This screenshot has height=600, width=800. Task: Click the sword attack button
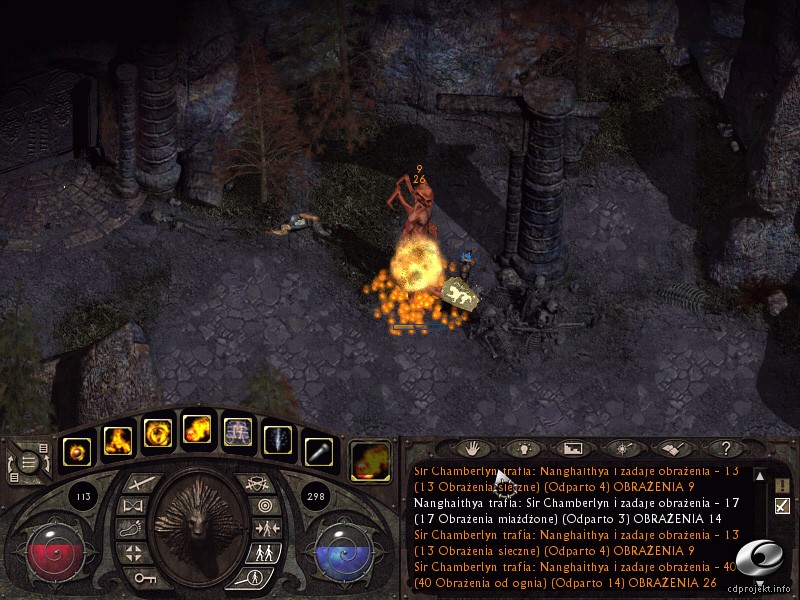coord(138,484)
